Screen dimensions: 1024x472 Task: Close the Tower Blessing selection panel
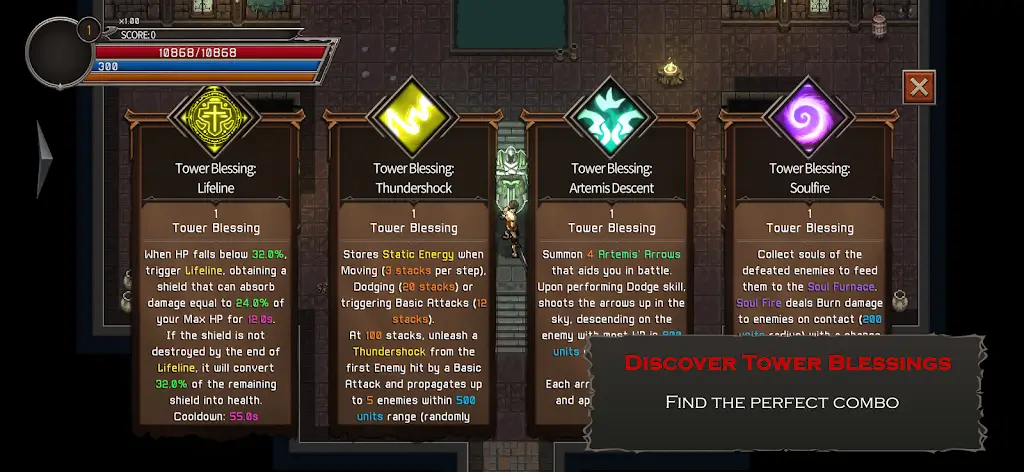918,87
